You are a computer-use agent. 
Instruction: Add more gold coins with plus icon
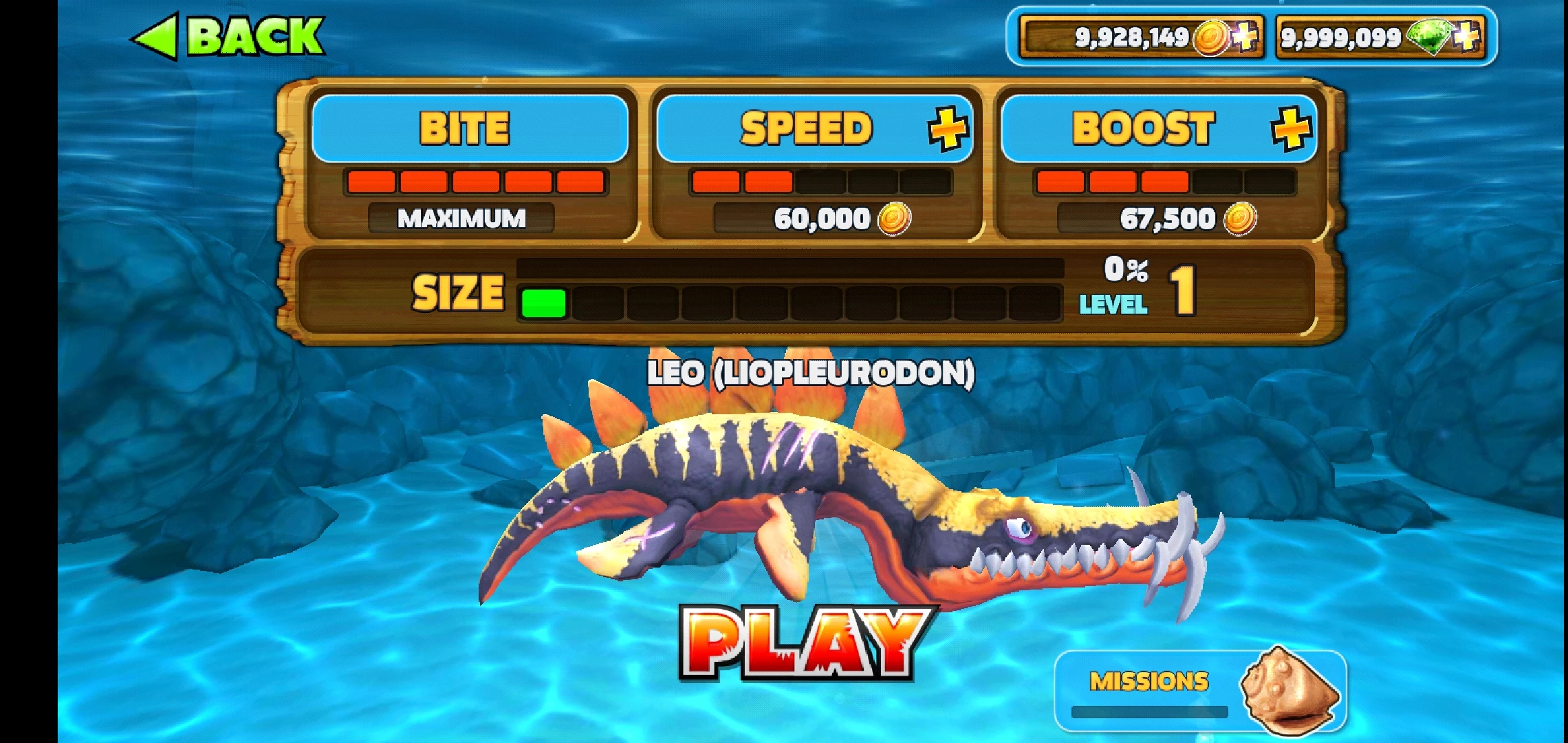(x=1245, y=36)
